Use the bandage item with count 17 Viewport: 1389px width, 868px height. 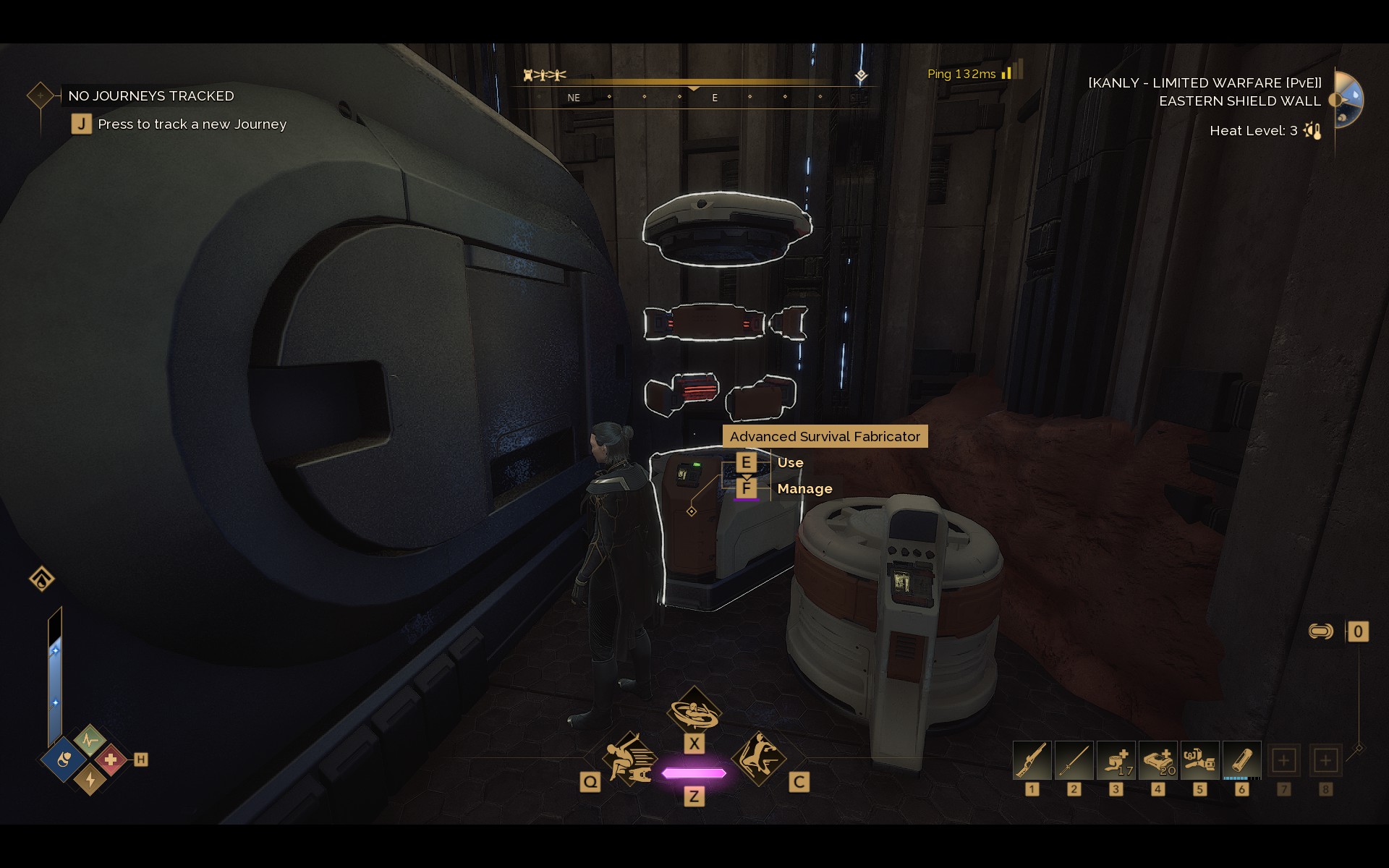click(x=1116, y=761)
